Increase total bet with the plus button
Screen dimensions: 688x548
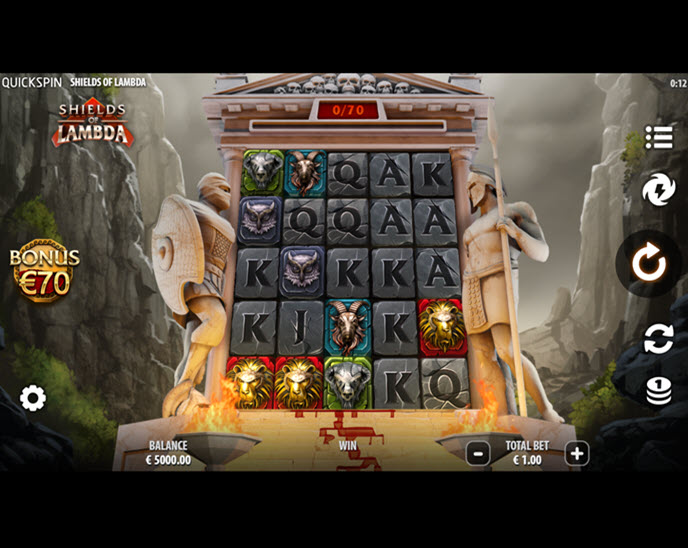(577, 453)
